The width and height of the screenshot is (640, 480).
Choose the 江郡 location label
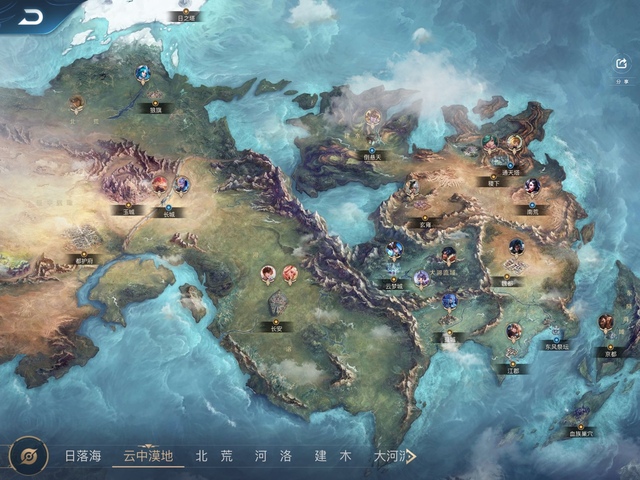click(x=512, y=368)
